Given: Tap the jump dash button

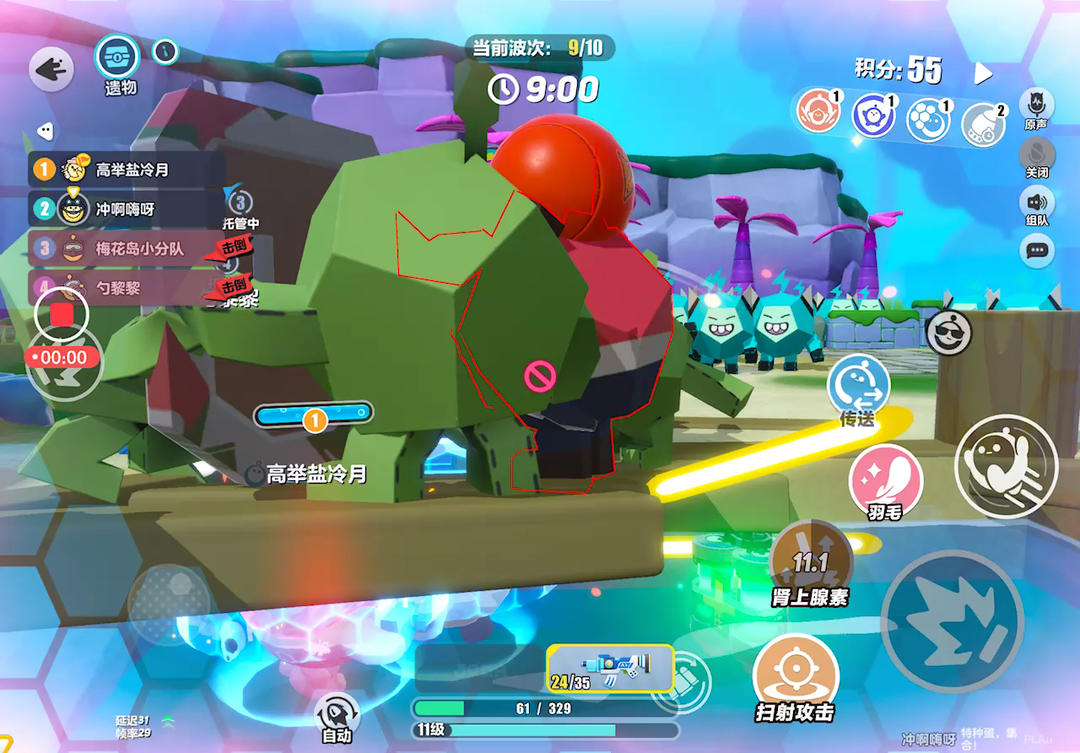Looking at the screenshot, I should 1005,465.
